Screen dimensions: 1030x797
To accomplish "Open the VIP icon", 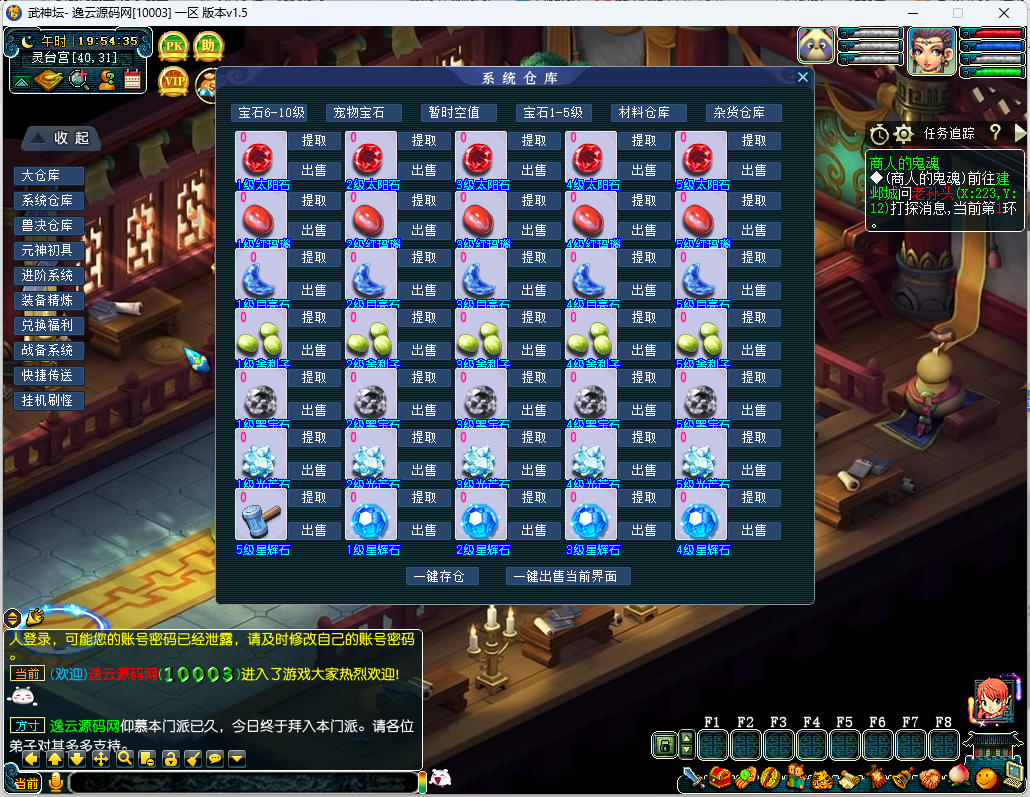I will pyautogui.click(x=174, y=80).
